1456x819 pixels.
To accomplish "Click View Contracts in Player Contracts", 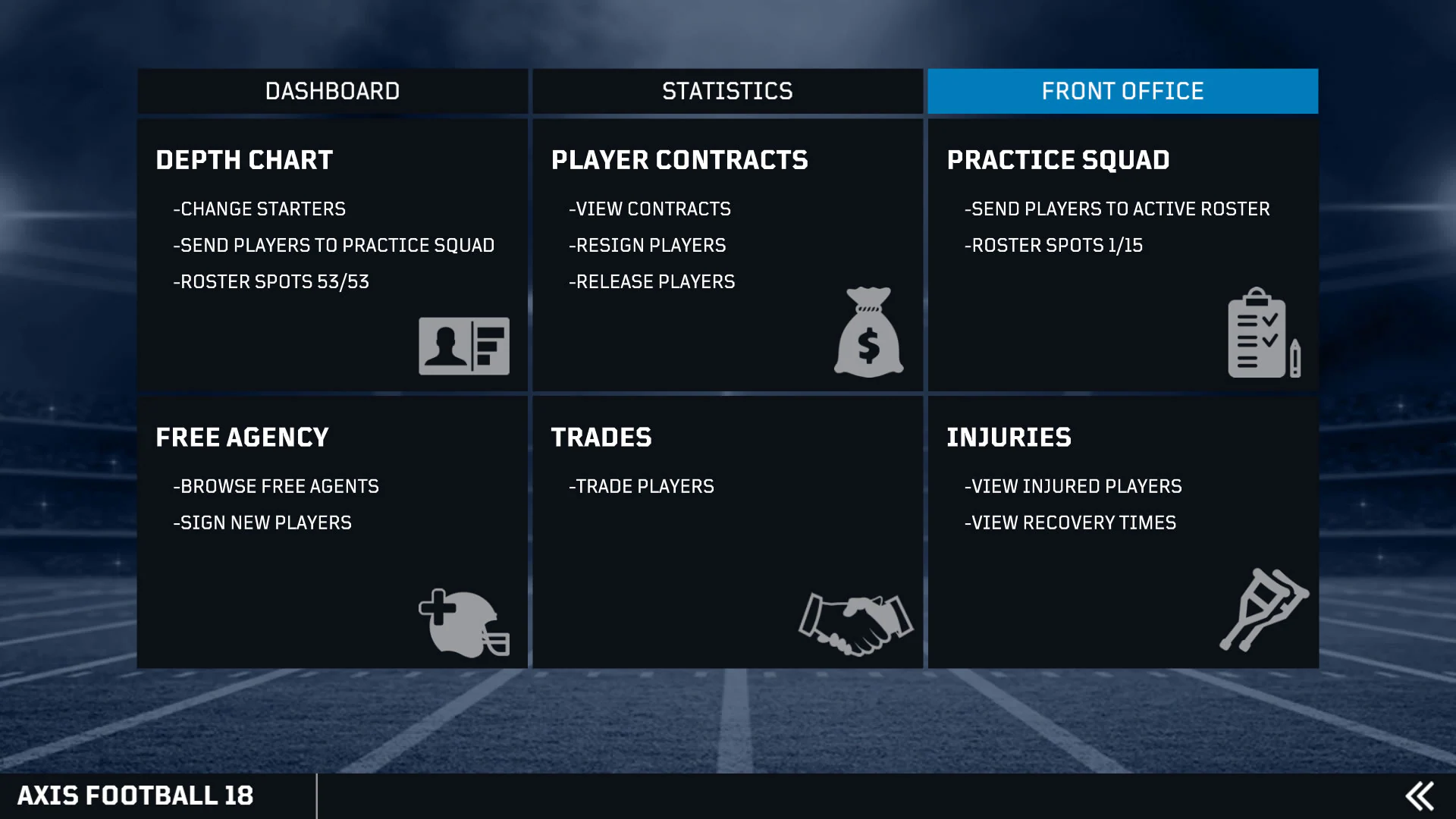I will (x=648, y=209).
